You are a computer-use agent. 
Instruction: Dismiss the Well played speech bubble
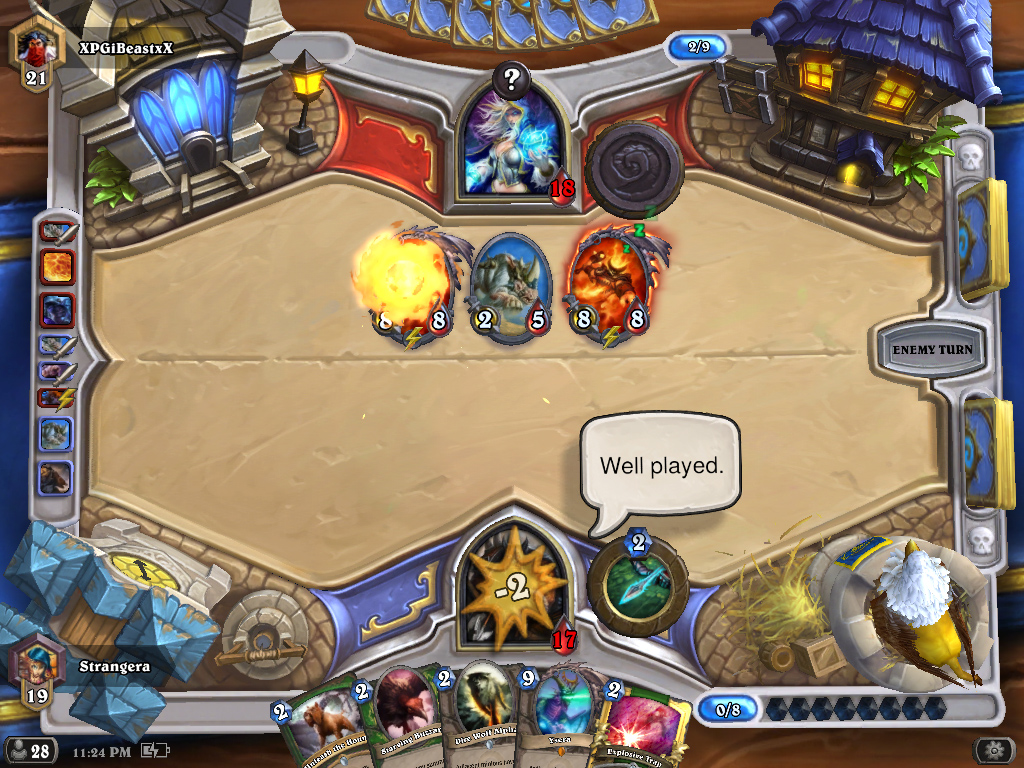[661, 466]
